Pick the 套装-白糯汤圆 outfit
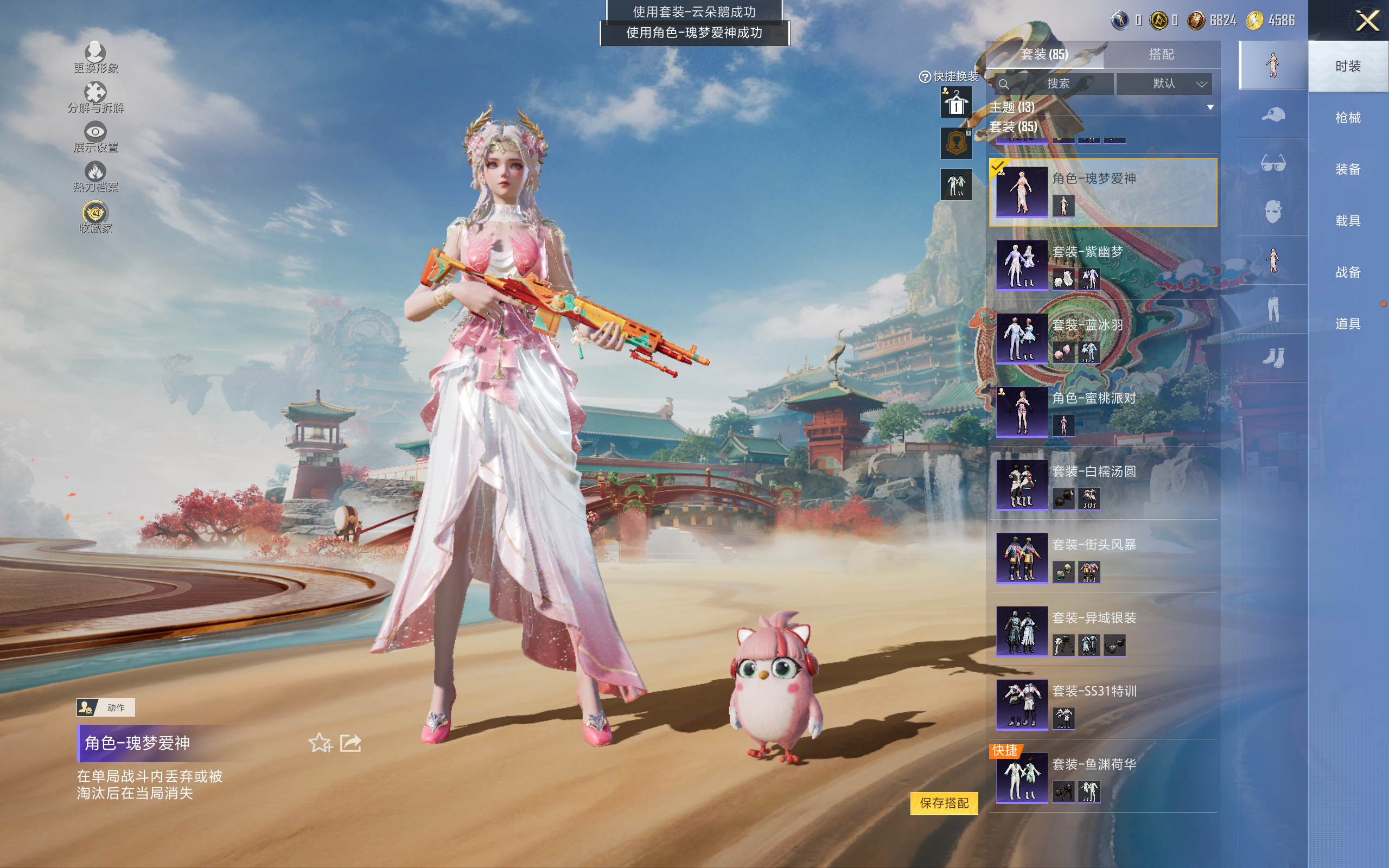Image resolution: width=1389 pixels, height=868 pixels. click(1102, 485)
